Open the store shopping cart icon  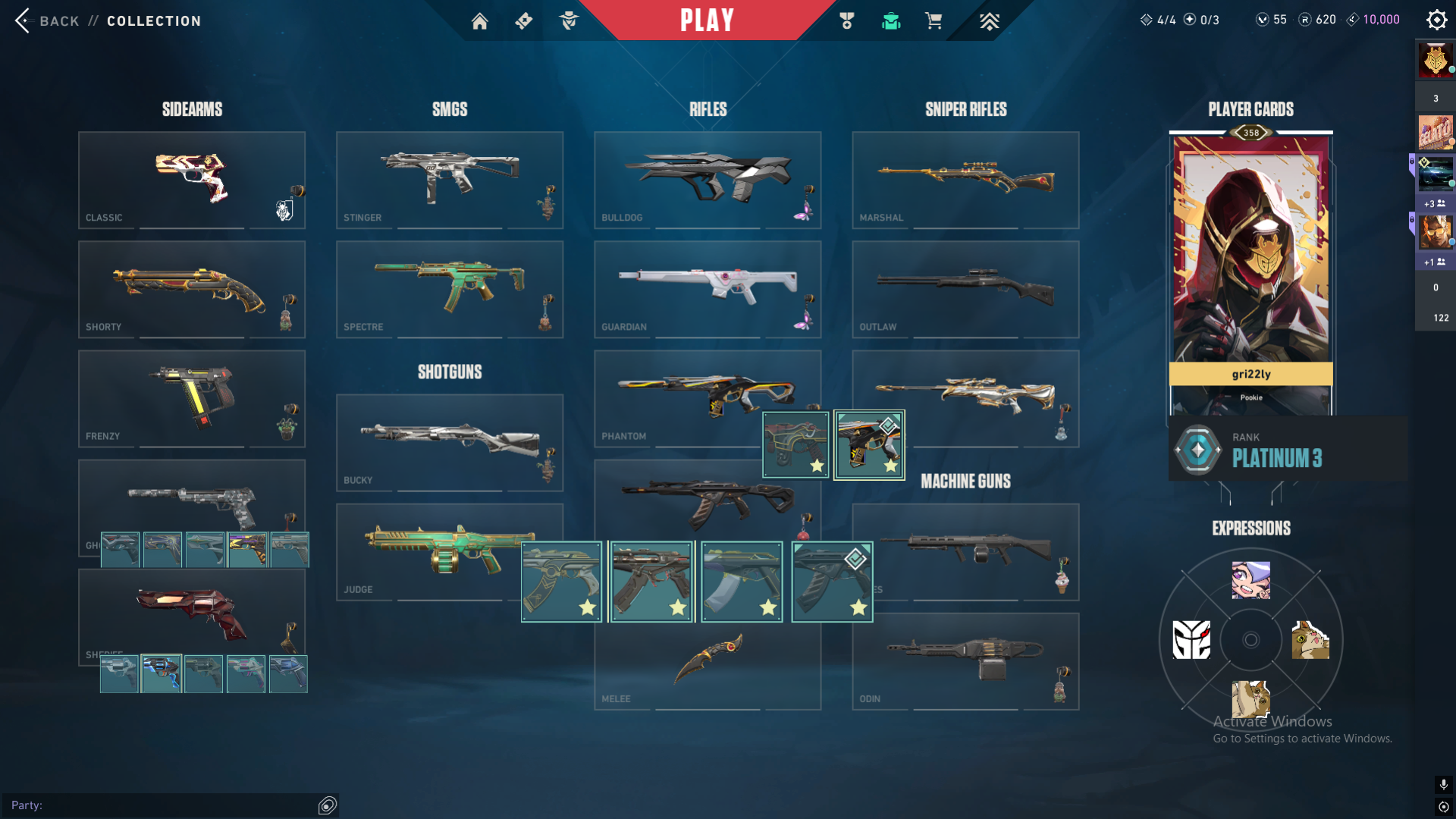tap(934, 21)
